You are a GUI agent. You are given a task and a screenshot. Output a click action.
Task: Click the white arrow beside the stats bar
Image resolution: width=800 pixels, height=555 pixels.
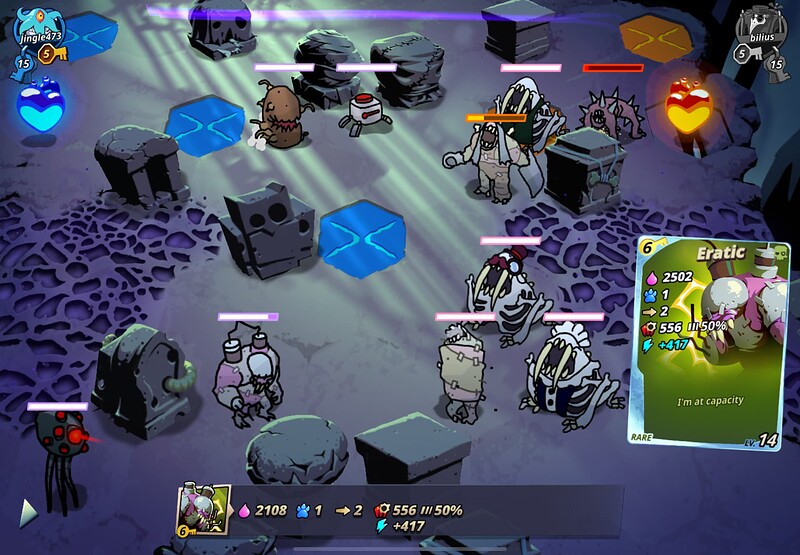click(x=29, y=512)
